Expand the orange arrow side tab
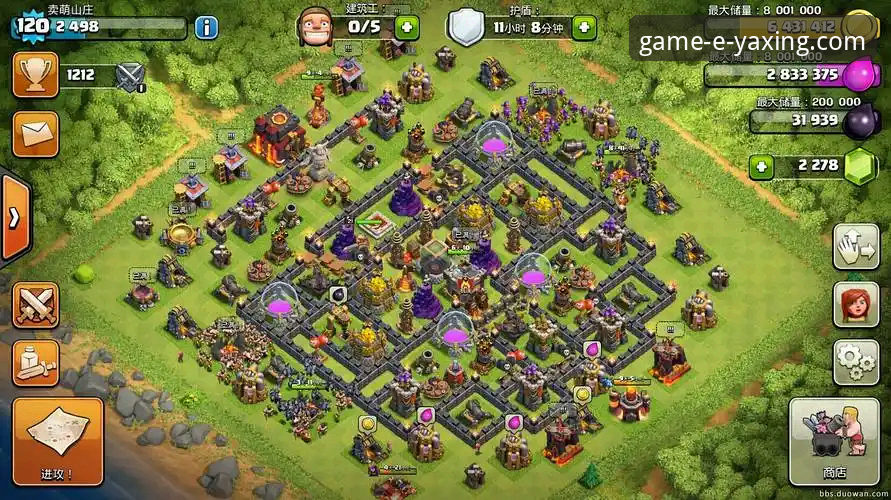 (14, 217)
